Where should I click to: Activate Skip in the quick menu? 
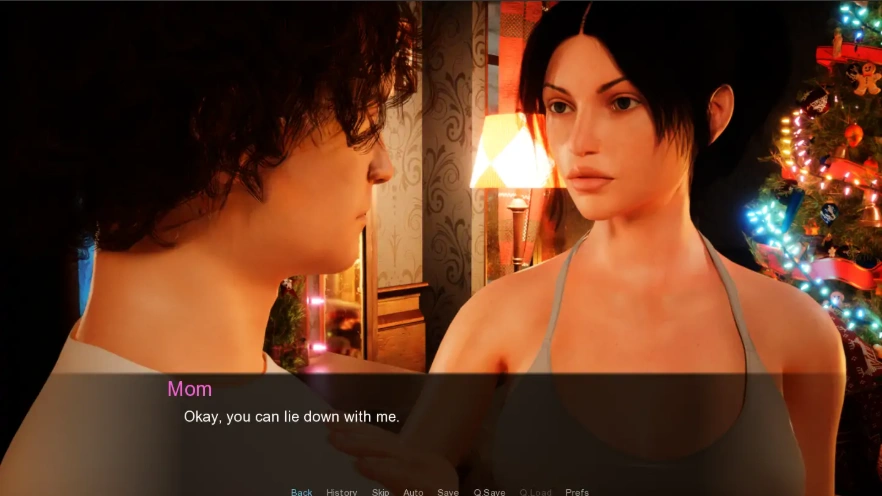[380, 492]
